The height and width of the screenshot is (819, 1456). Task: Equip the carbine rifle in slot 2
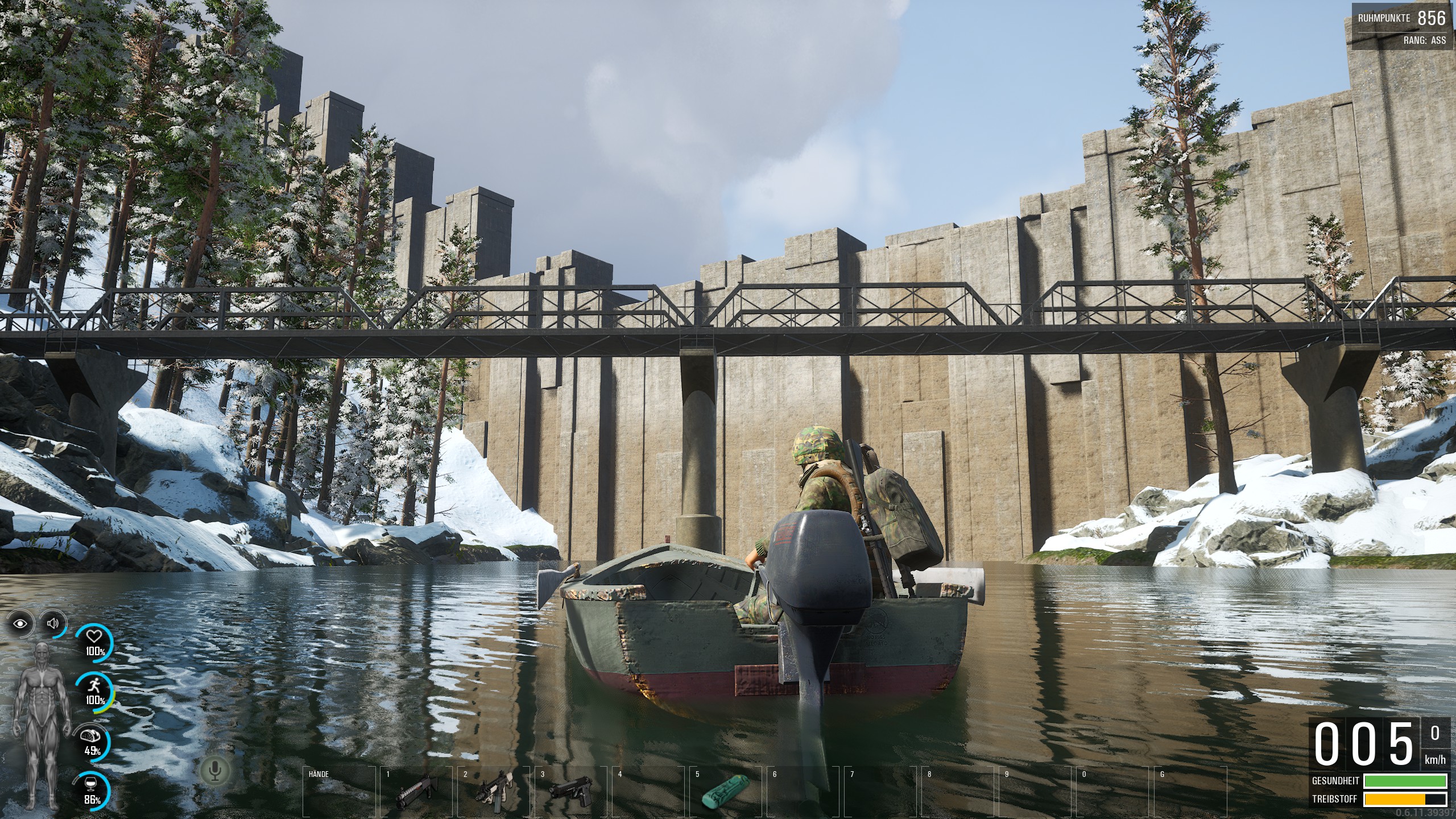pos(493,791)
